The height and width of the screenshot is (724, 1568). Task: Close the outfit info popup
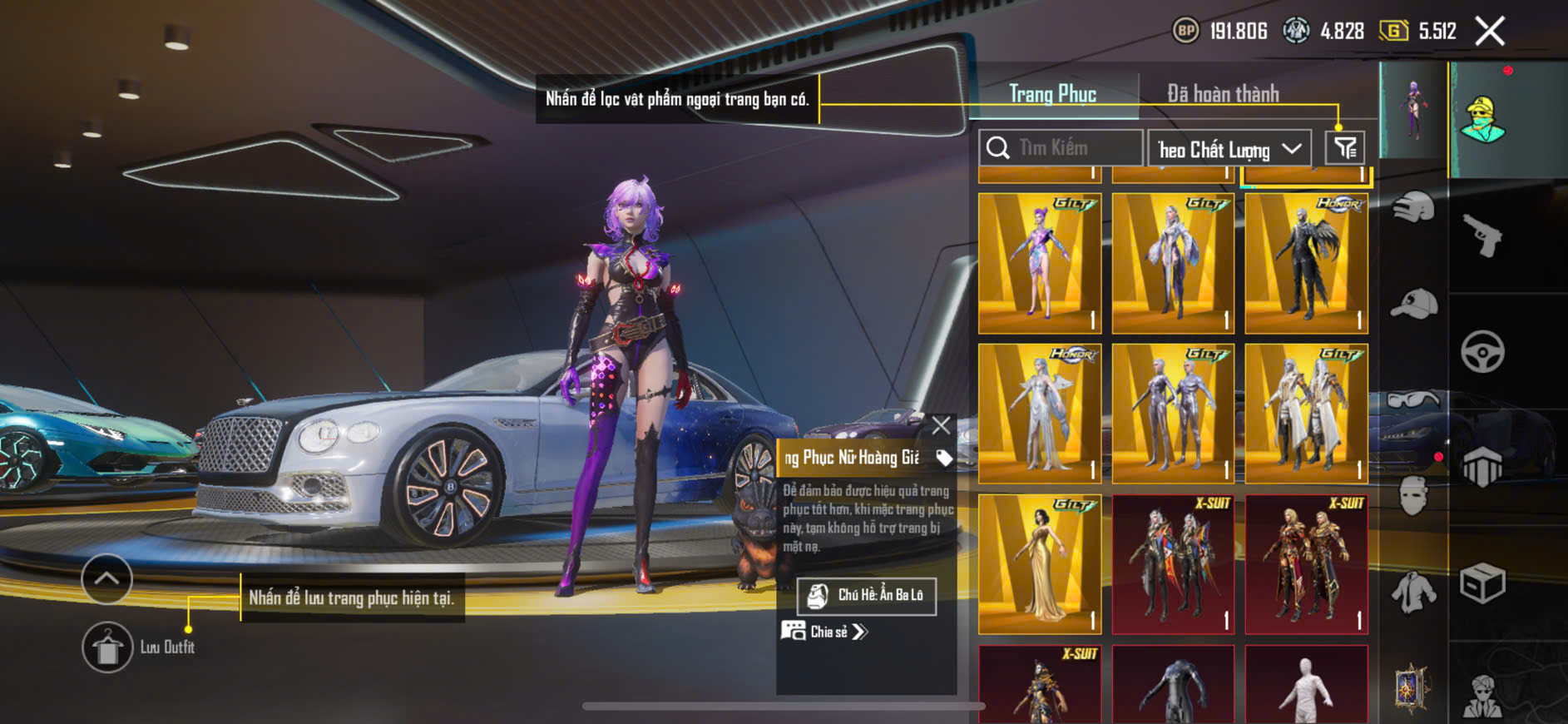point(941,425)
